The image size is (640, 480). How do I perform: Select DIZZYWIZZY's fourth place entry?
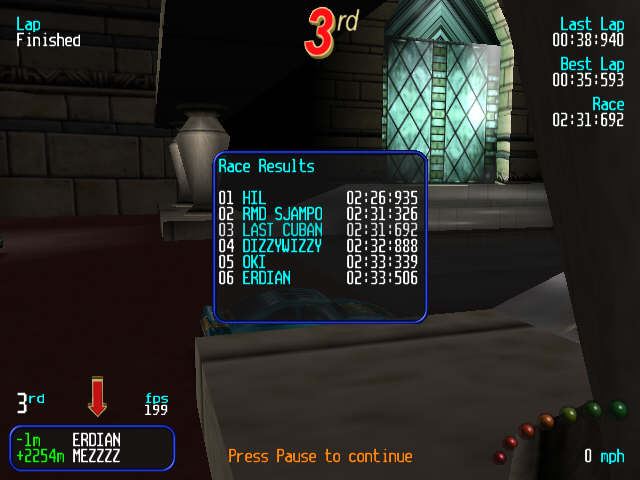318,246
